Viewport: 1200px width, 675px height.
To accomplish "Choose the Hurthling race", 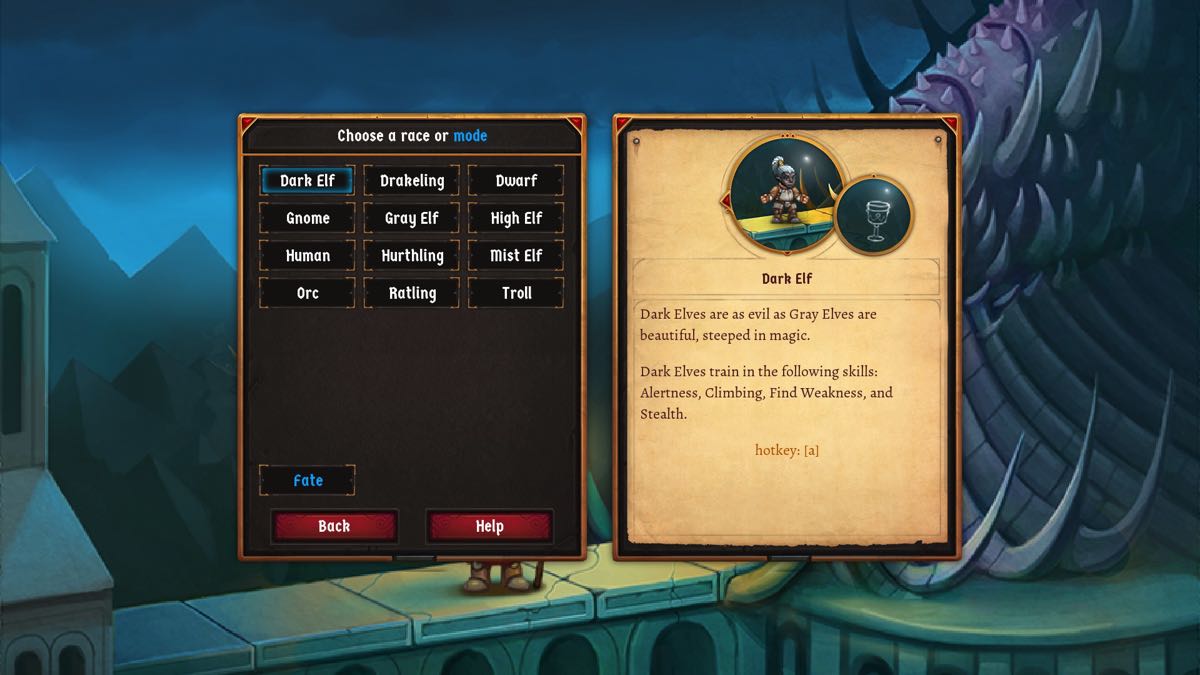I will coord(412,256).
